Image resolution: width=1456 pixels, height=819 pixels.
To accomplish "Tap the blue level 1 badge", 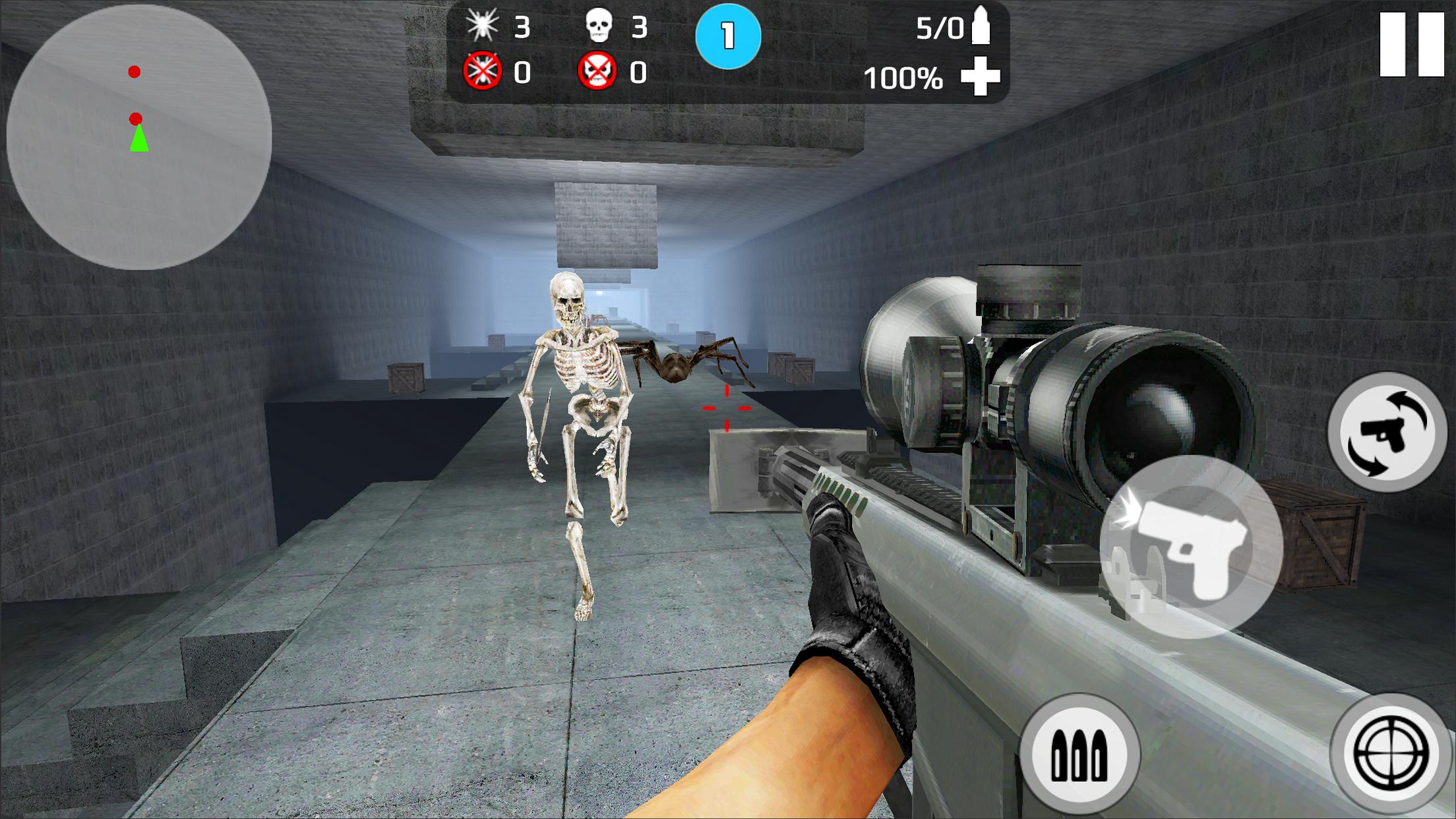I will tap(729, 38).
